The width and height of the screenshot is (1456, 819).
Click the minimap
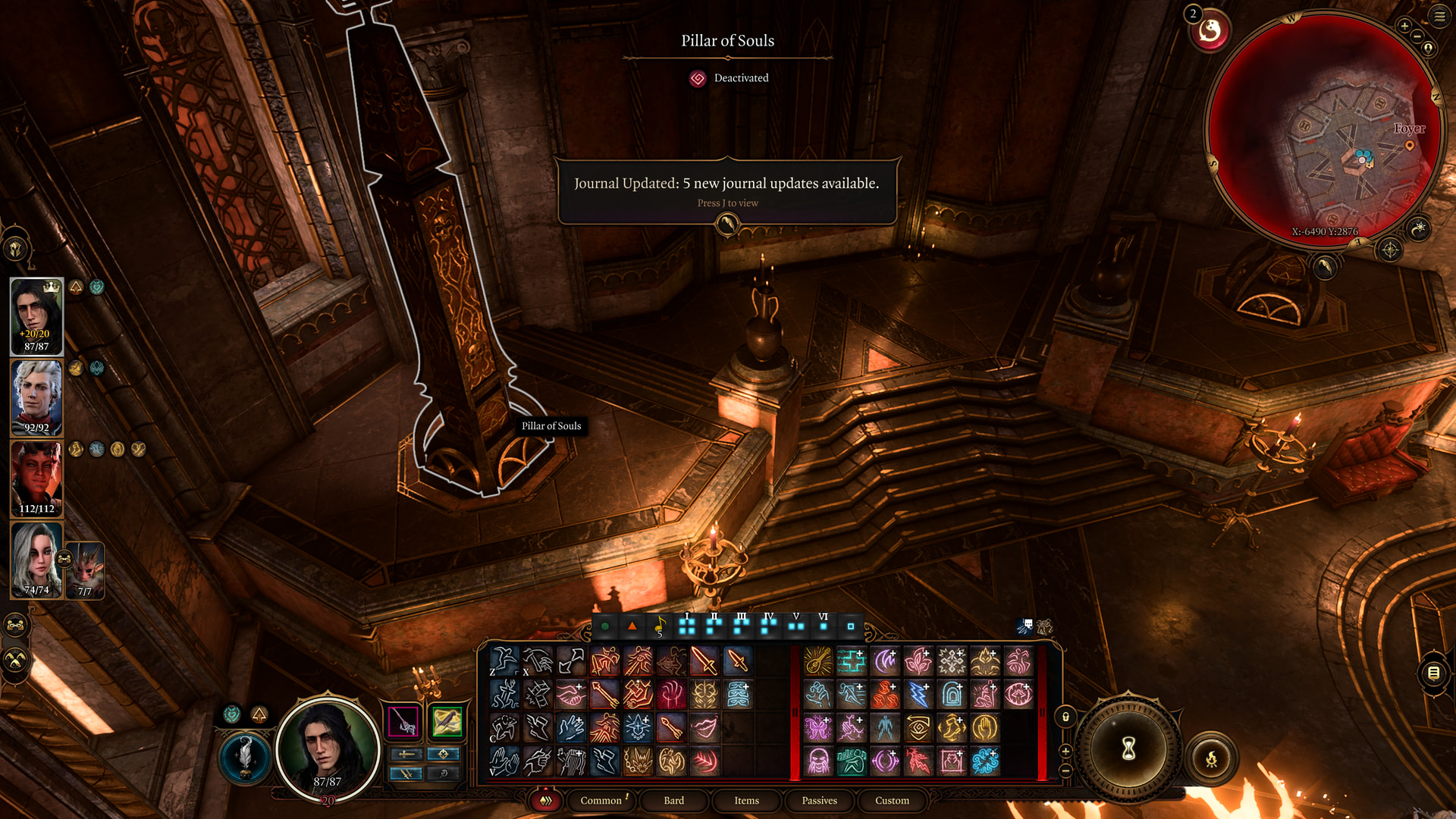click(1325, 129)
